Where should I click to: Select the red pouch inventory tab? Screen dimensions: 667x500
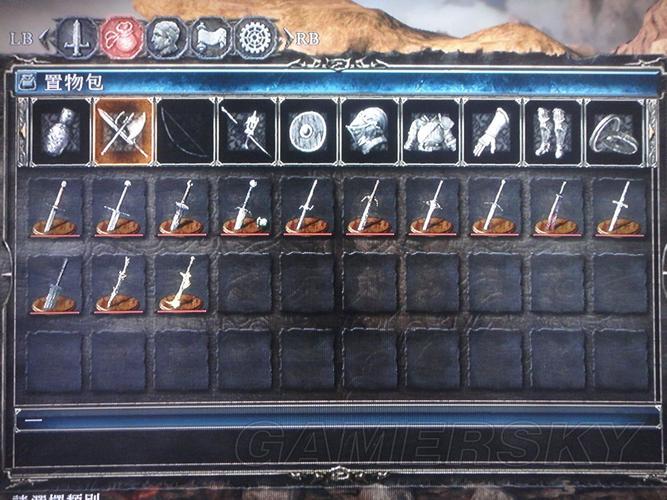(x=119, y=38)
